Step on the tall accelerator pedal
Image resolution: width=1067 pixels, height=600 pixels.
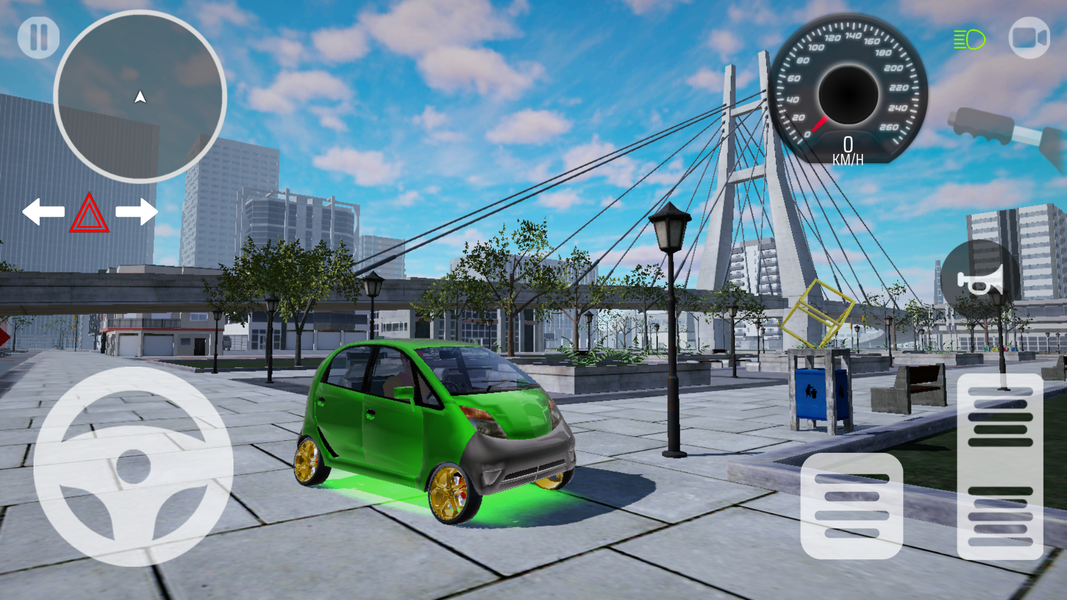click(1000, 465)
